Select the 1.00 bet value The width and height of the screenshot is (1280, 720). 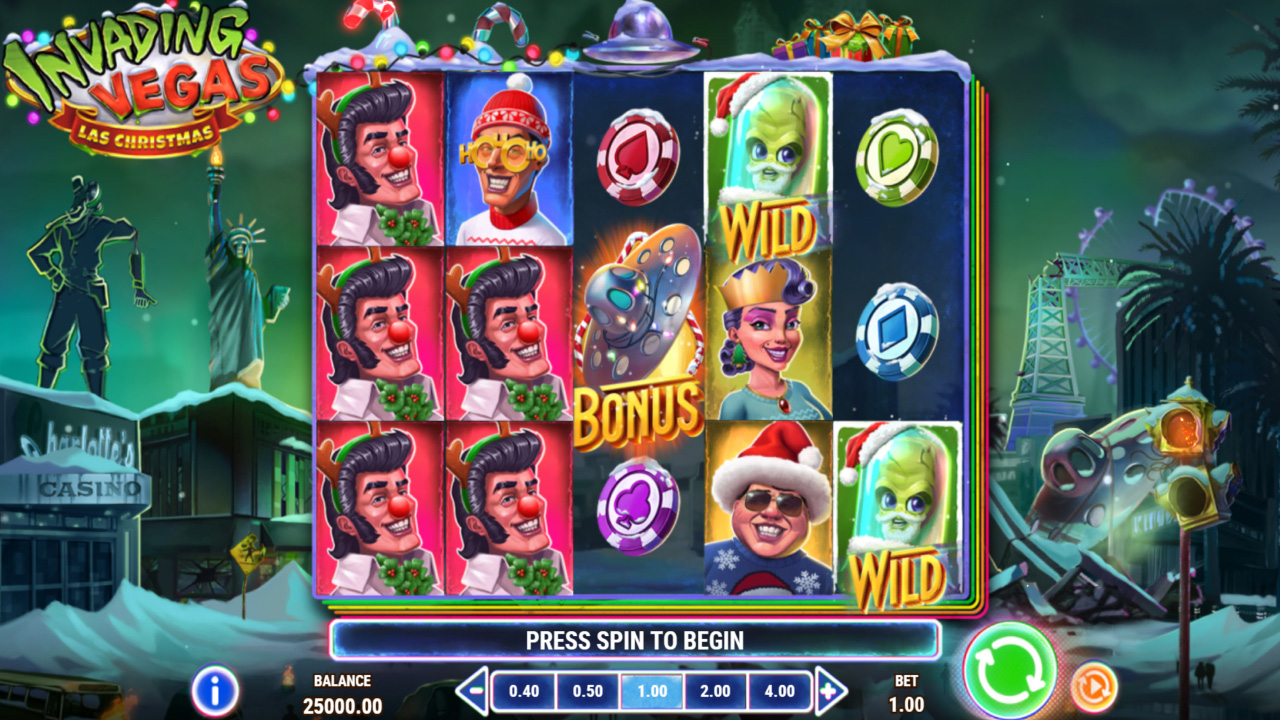pyautogui.click(x=652, y=691)
